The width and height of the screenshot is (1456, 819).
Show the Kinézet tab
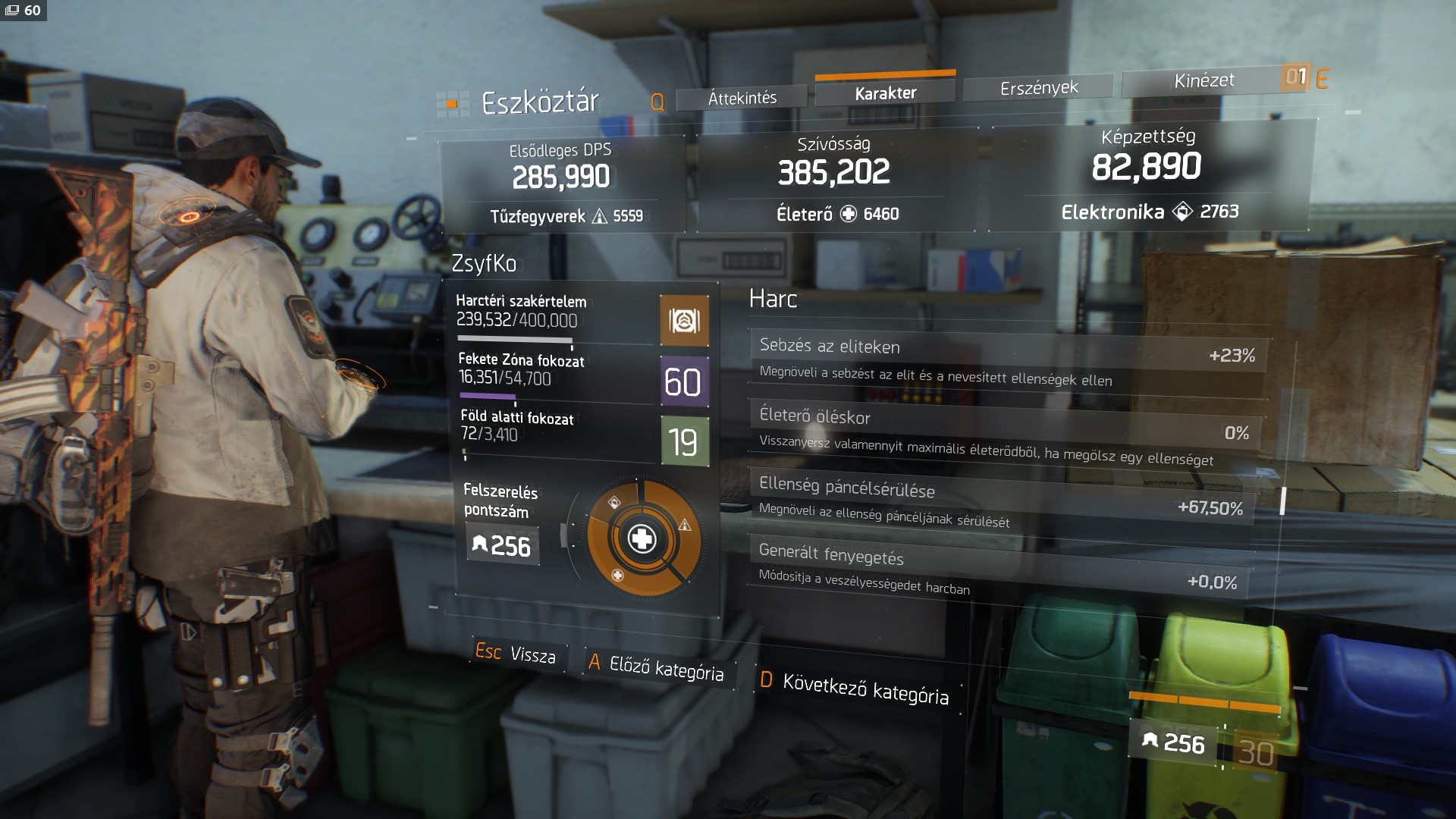point(1203,80)
